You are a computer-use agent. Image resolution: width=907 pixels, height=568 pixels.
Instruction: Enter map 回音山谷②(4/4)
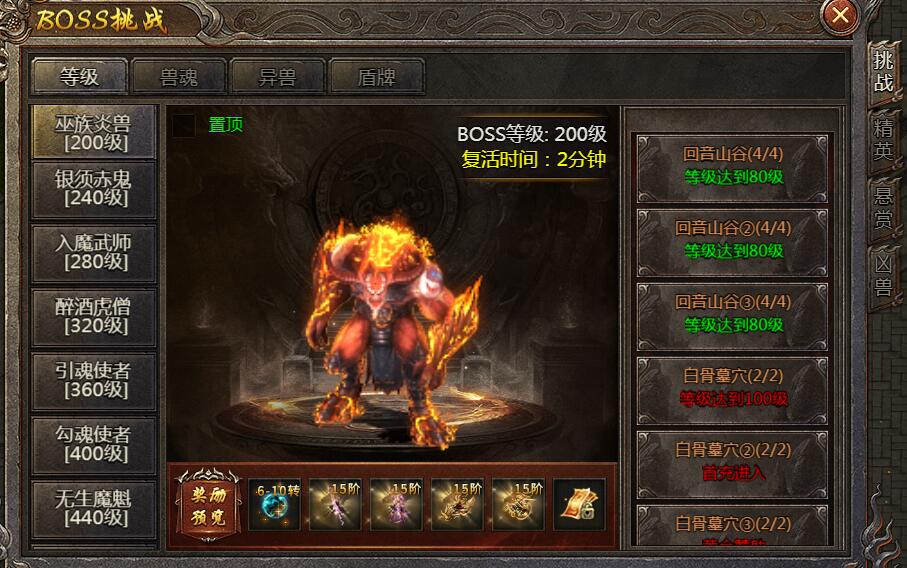click(x=734, y=240)
